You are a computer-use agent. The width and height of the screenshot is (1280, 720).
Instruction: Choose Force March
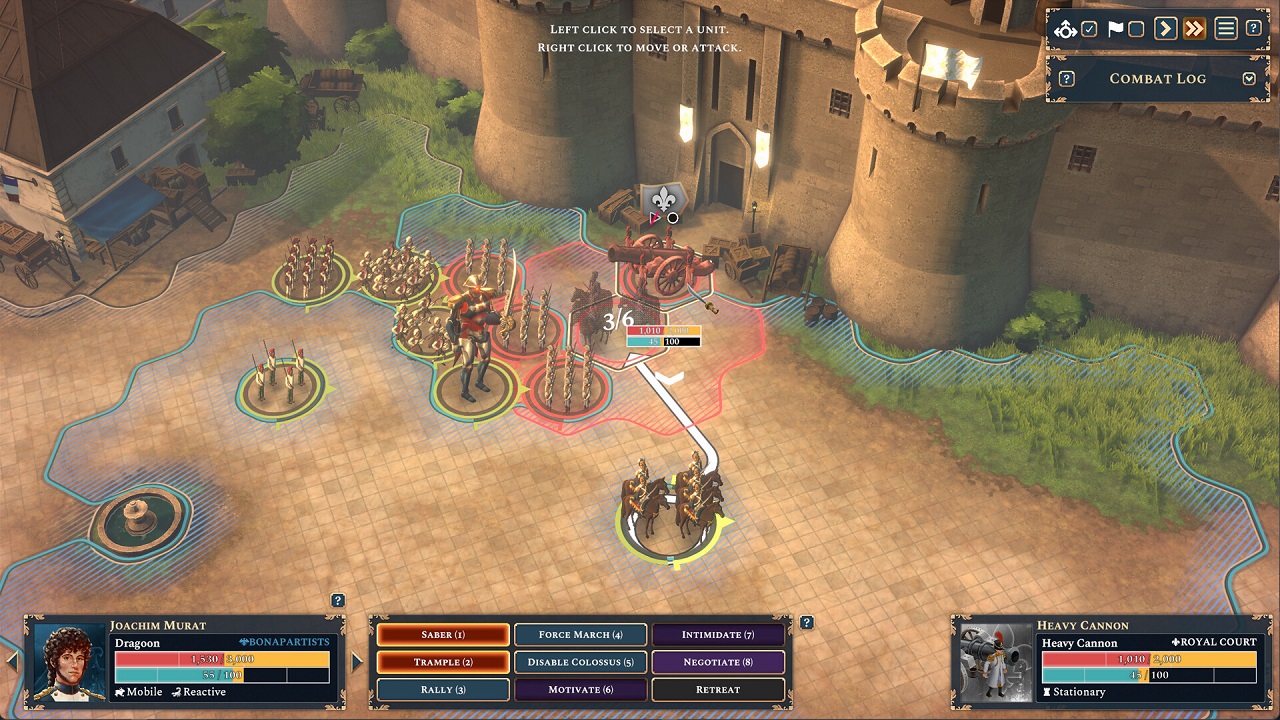coord(580,635)
